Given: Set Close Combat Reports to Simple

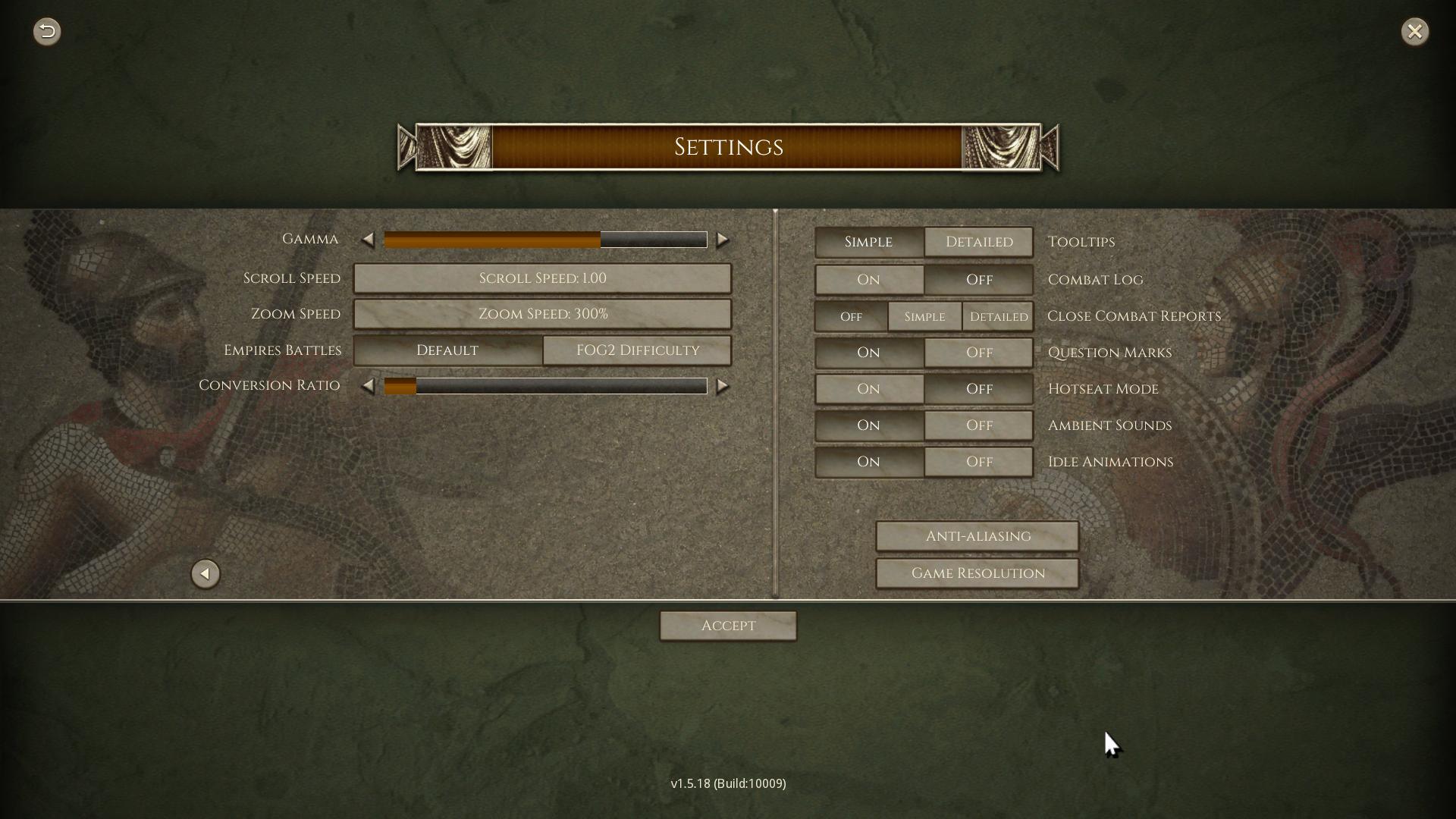Looking at the screenshot, I should click(x=924, y=316).
